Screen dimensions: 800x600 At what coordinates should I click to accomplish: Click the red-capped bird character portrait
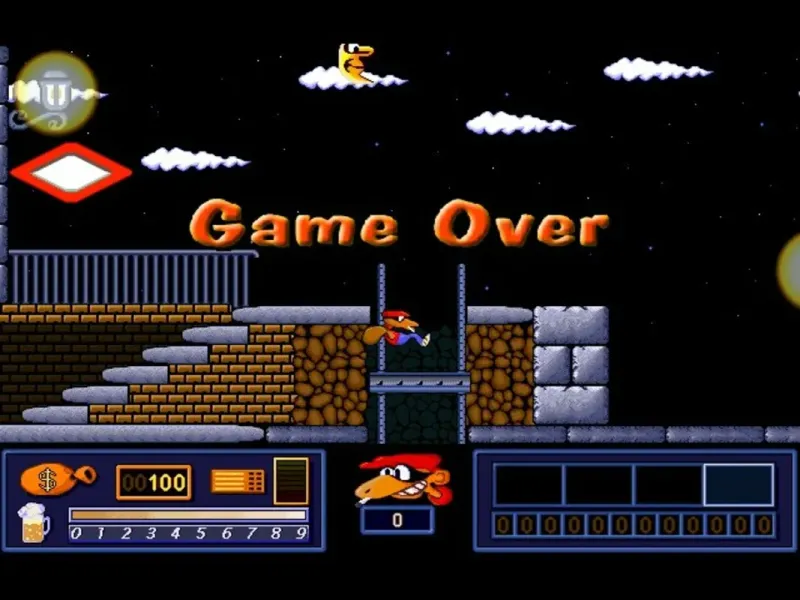(x=401, y=479)
